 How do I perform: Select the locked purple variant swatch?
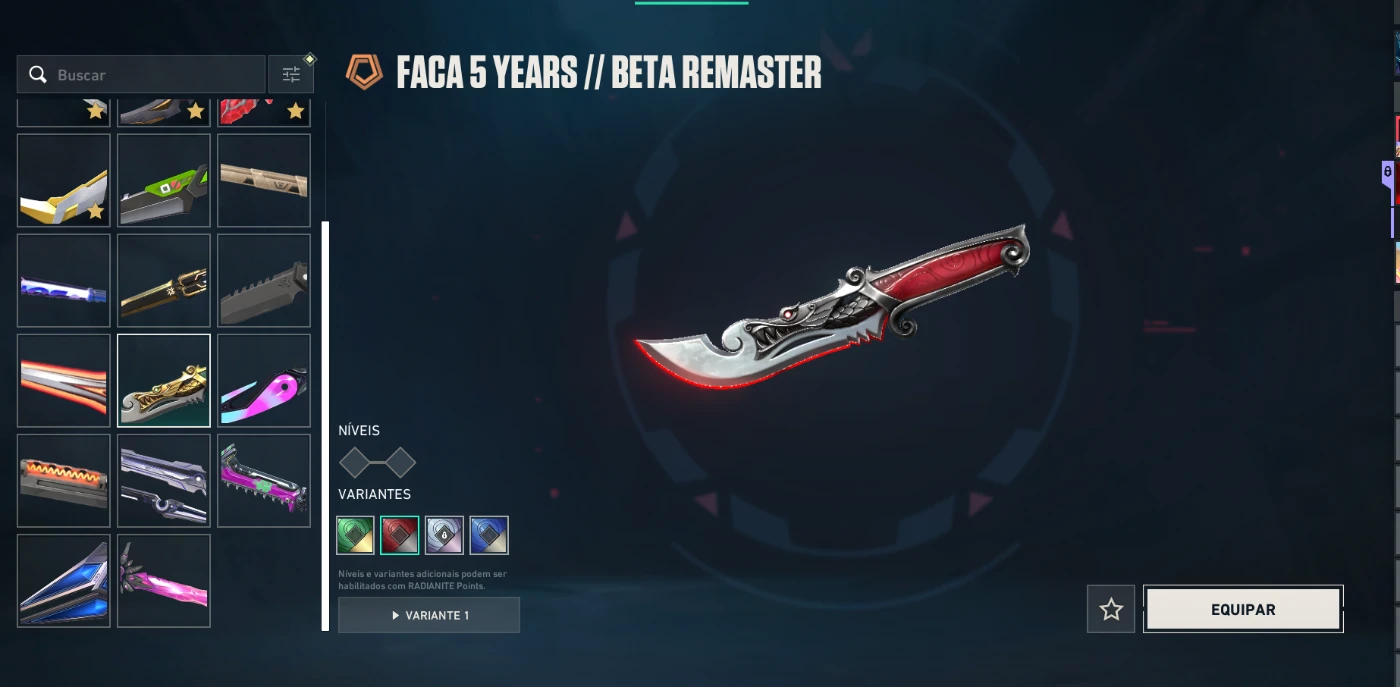(x=444, y=535)
